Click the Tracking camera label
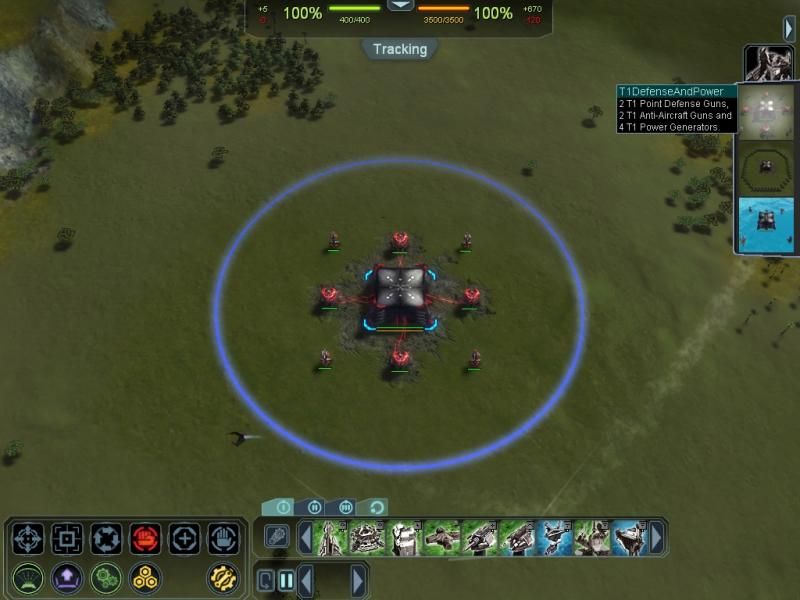 click(x=400, y=49)
